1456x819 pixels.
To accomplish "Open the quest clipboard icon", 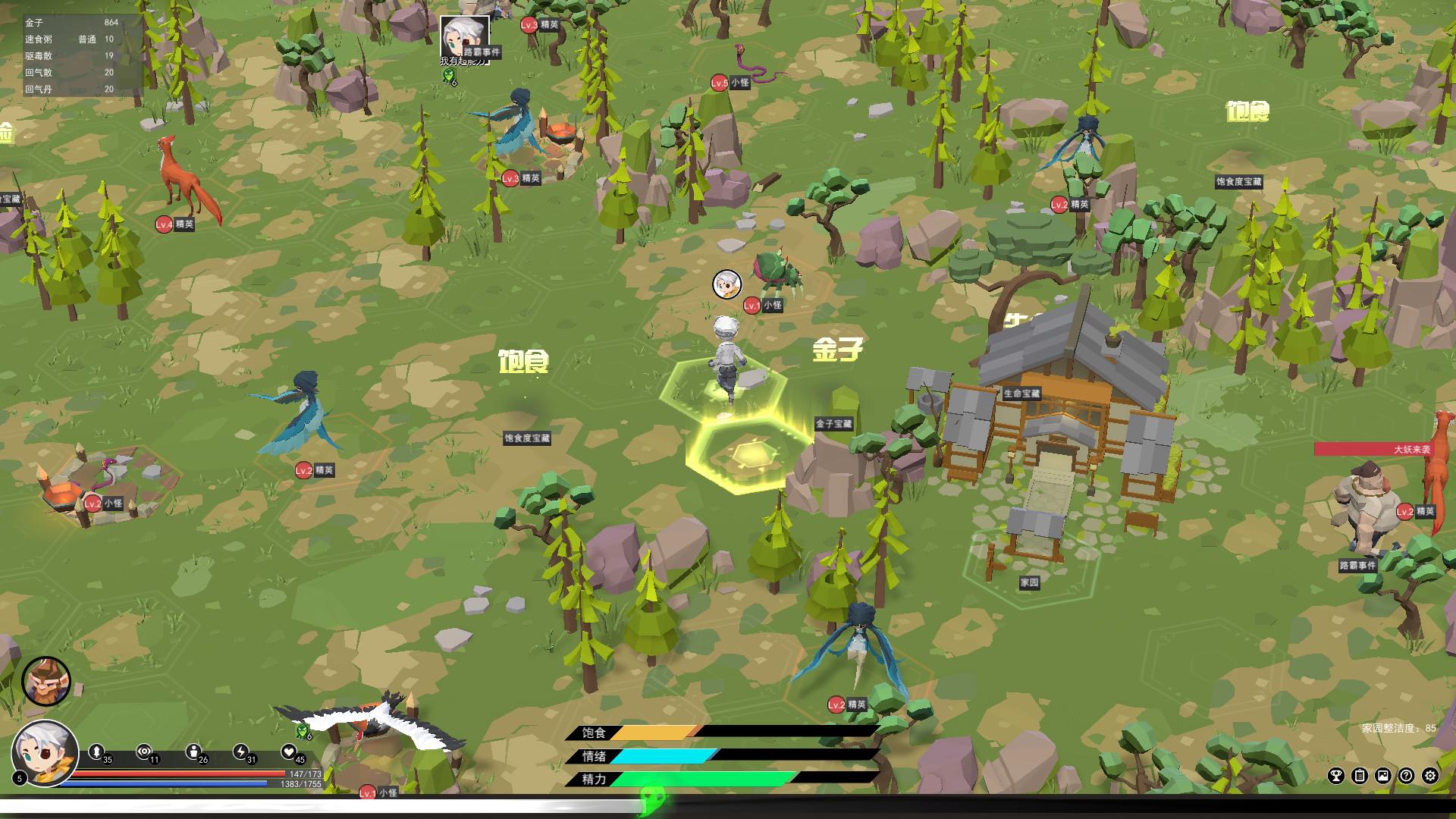I will coord(1360,776).
